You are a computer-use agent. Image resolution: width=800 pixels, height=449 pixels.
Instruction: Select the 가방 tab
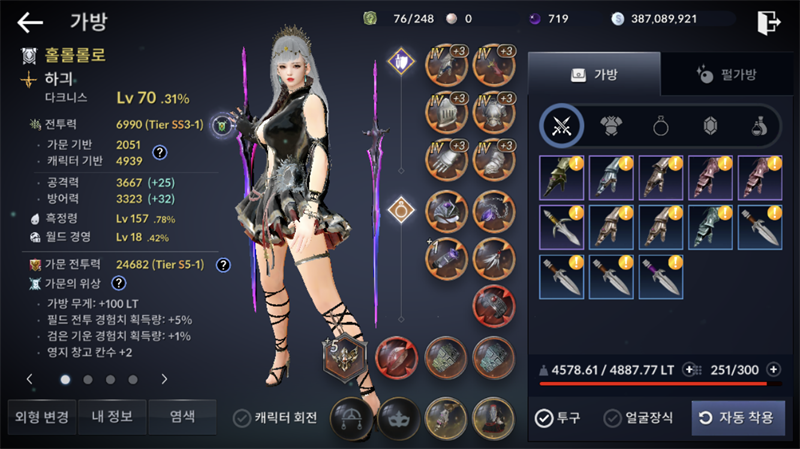click(x=594, y=74)
